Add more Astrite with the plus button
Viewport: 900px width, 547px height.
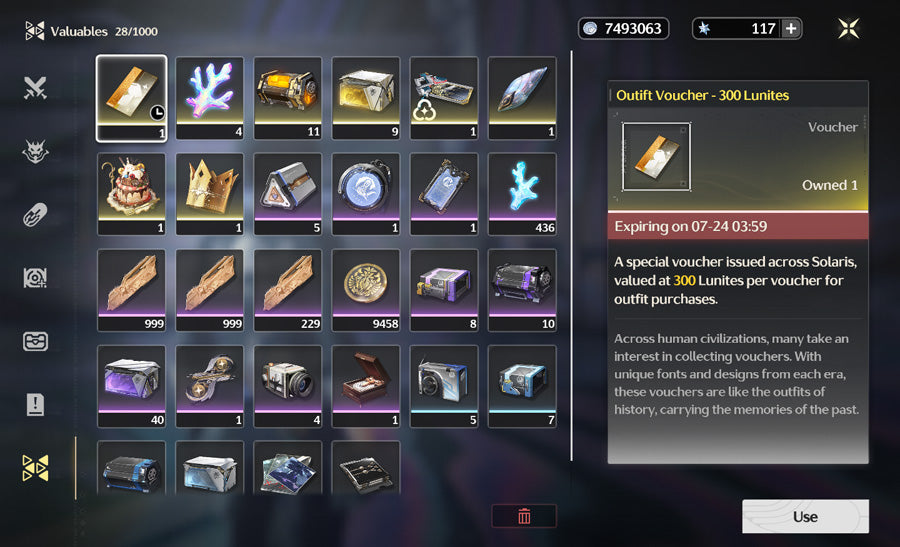(x=791, y=29)
